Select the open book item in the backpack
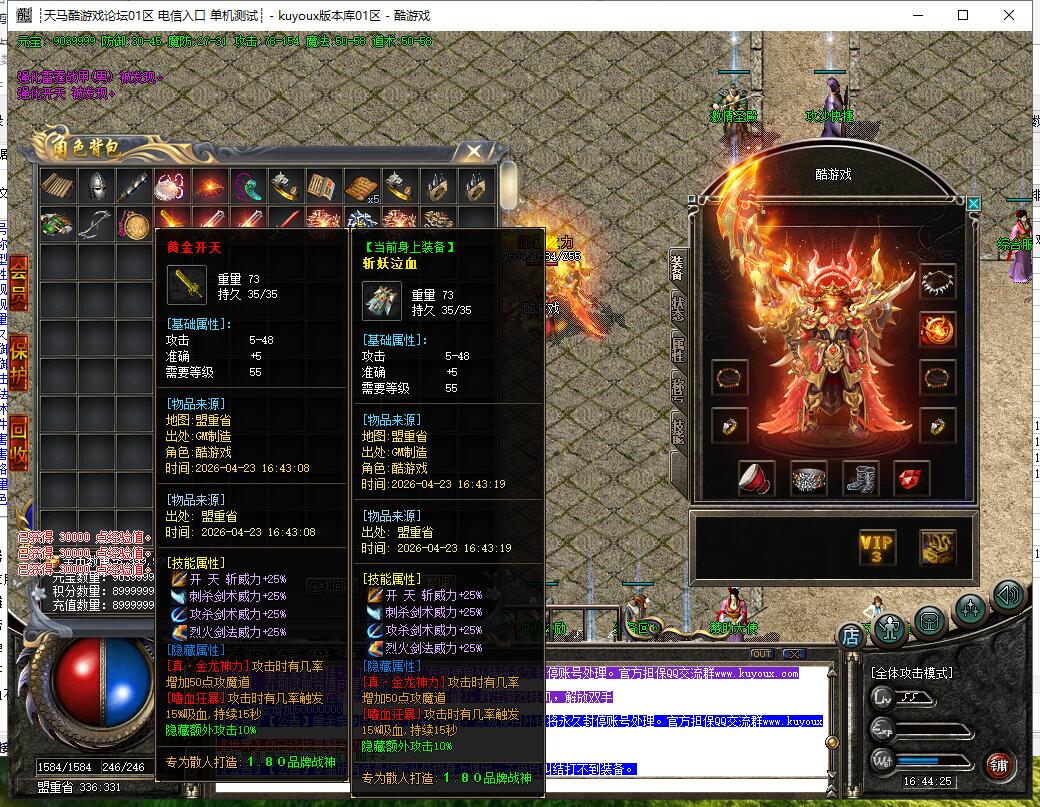Image resolution: width=1040 pixels, height=807 pixels. [323, 186]
